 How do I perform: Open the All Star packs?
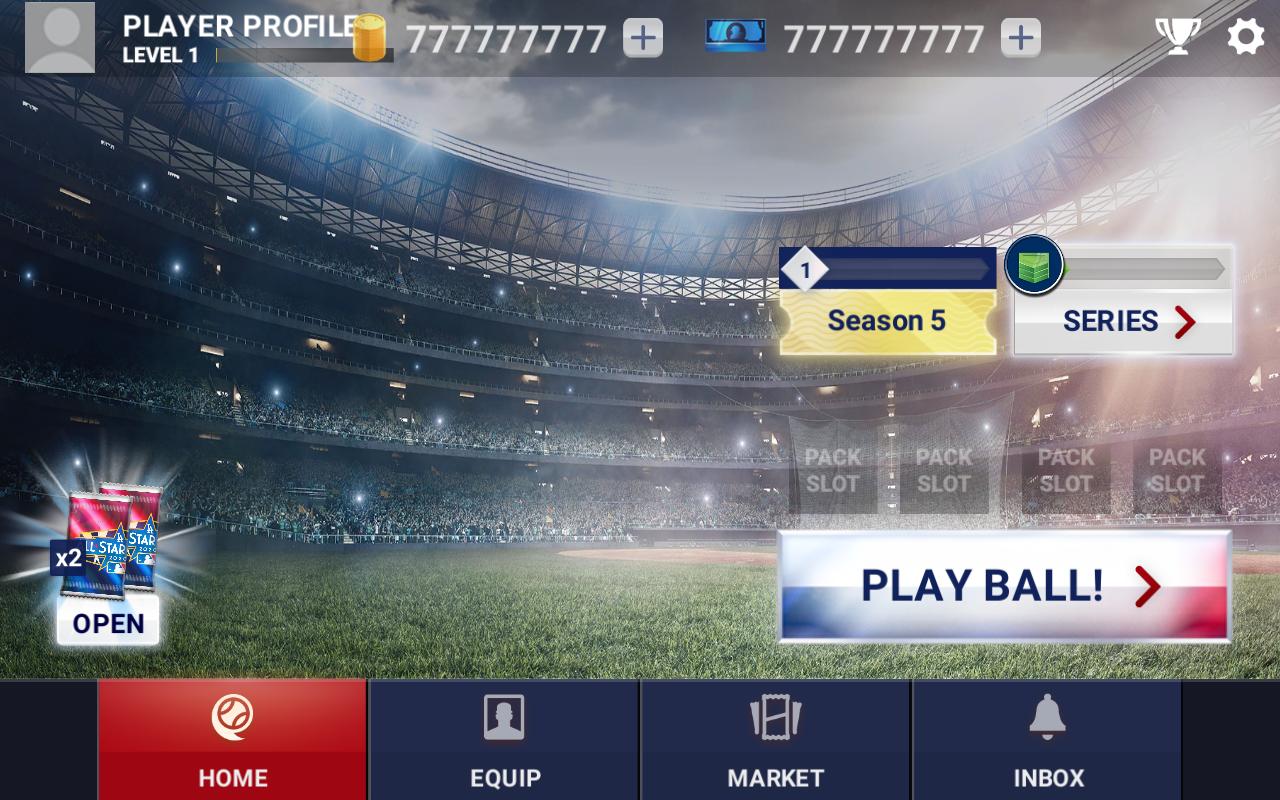[x=108, y=622]
